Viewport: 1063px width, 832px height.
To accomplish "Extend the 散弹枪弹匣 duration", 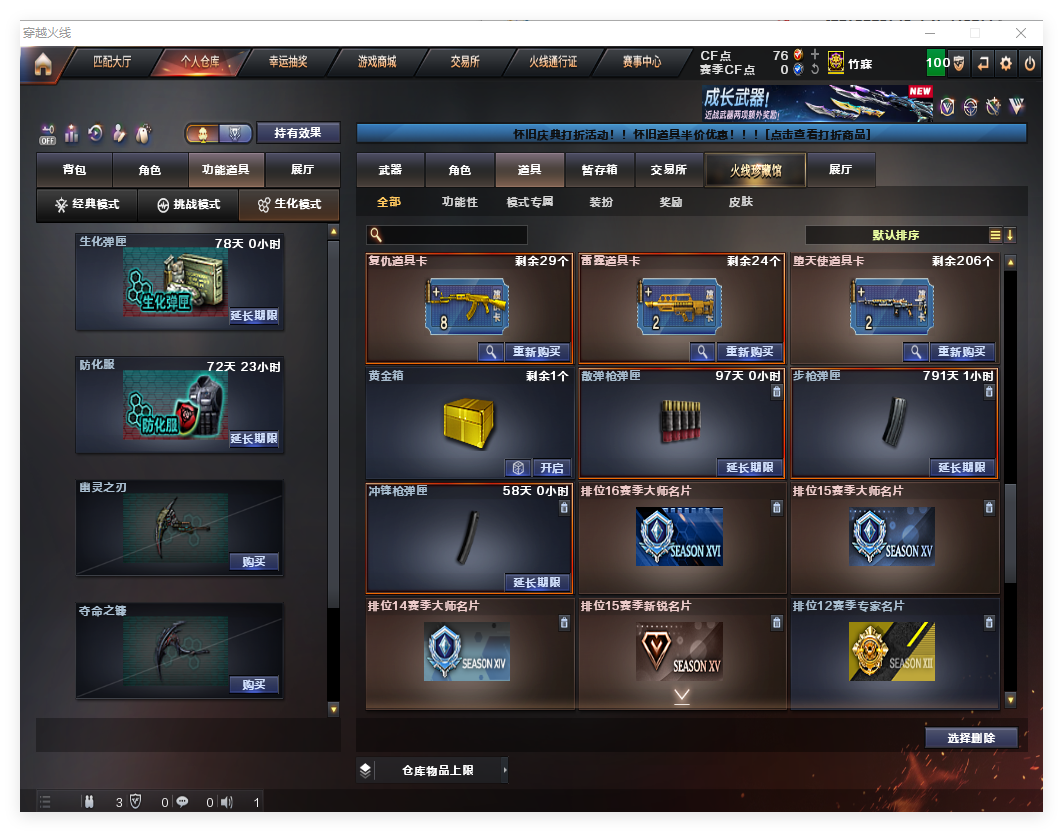I will [x=750, y=468].
